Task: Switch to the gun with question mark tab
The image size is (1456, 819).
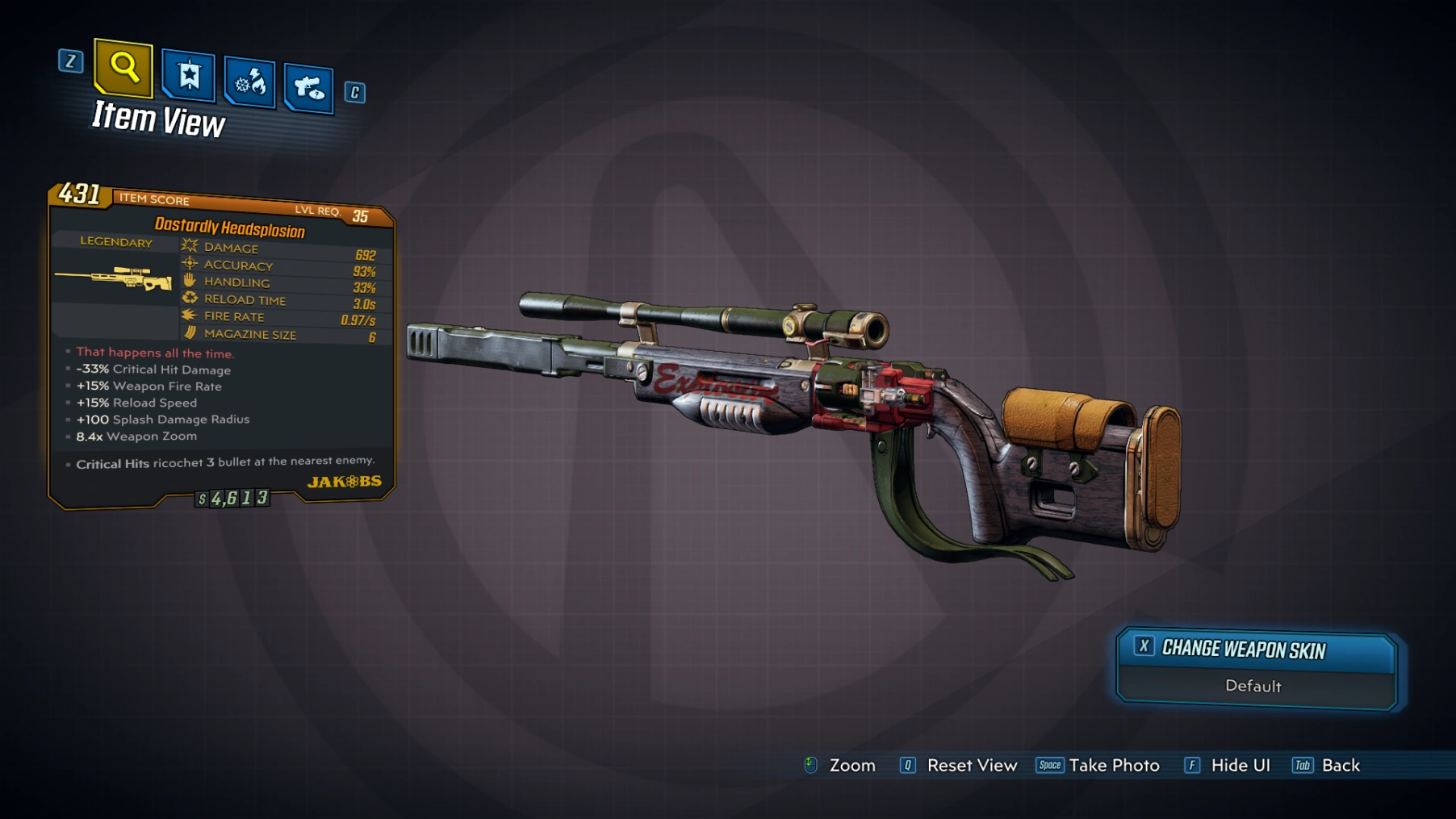Action: point(308,87)
